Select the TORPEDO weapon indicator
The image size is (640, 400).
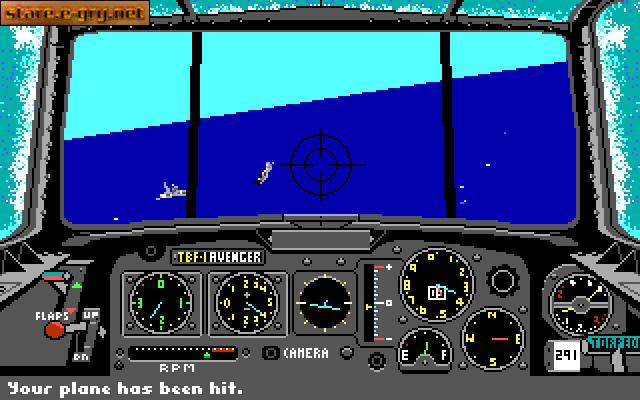613,340
